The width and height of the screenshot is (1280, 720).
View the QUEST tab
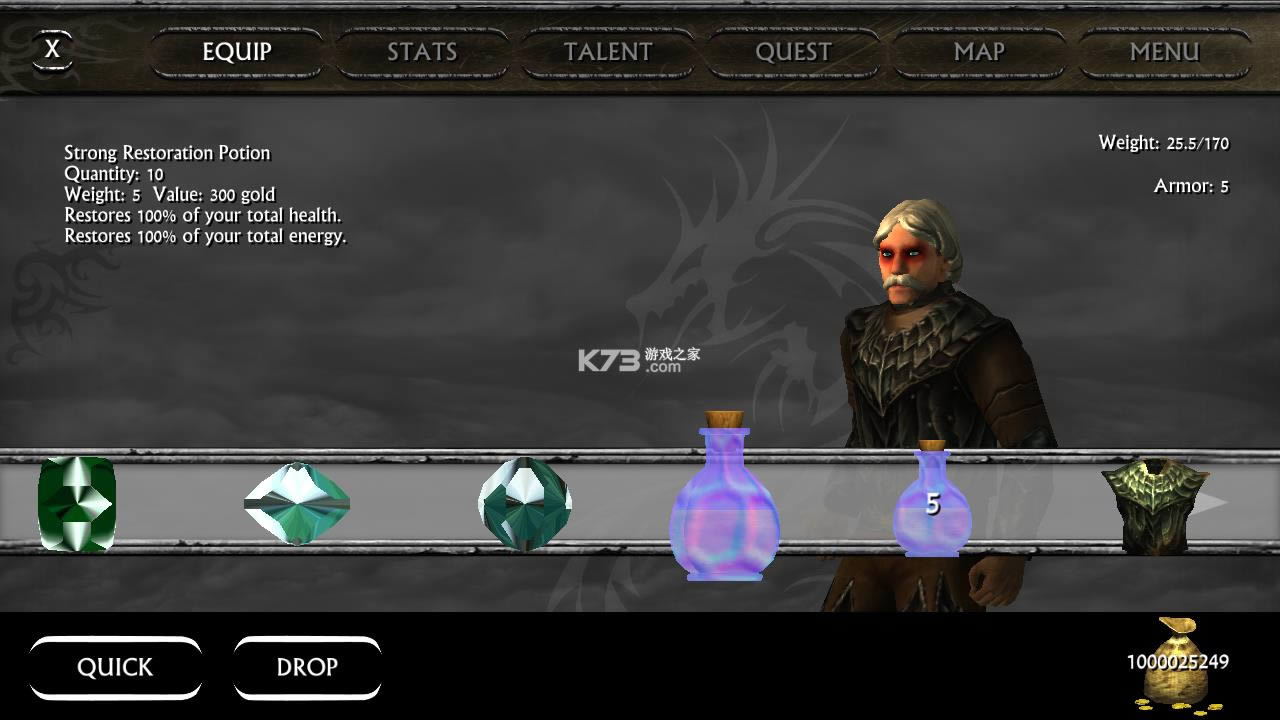(x=793, y=52)
